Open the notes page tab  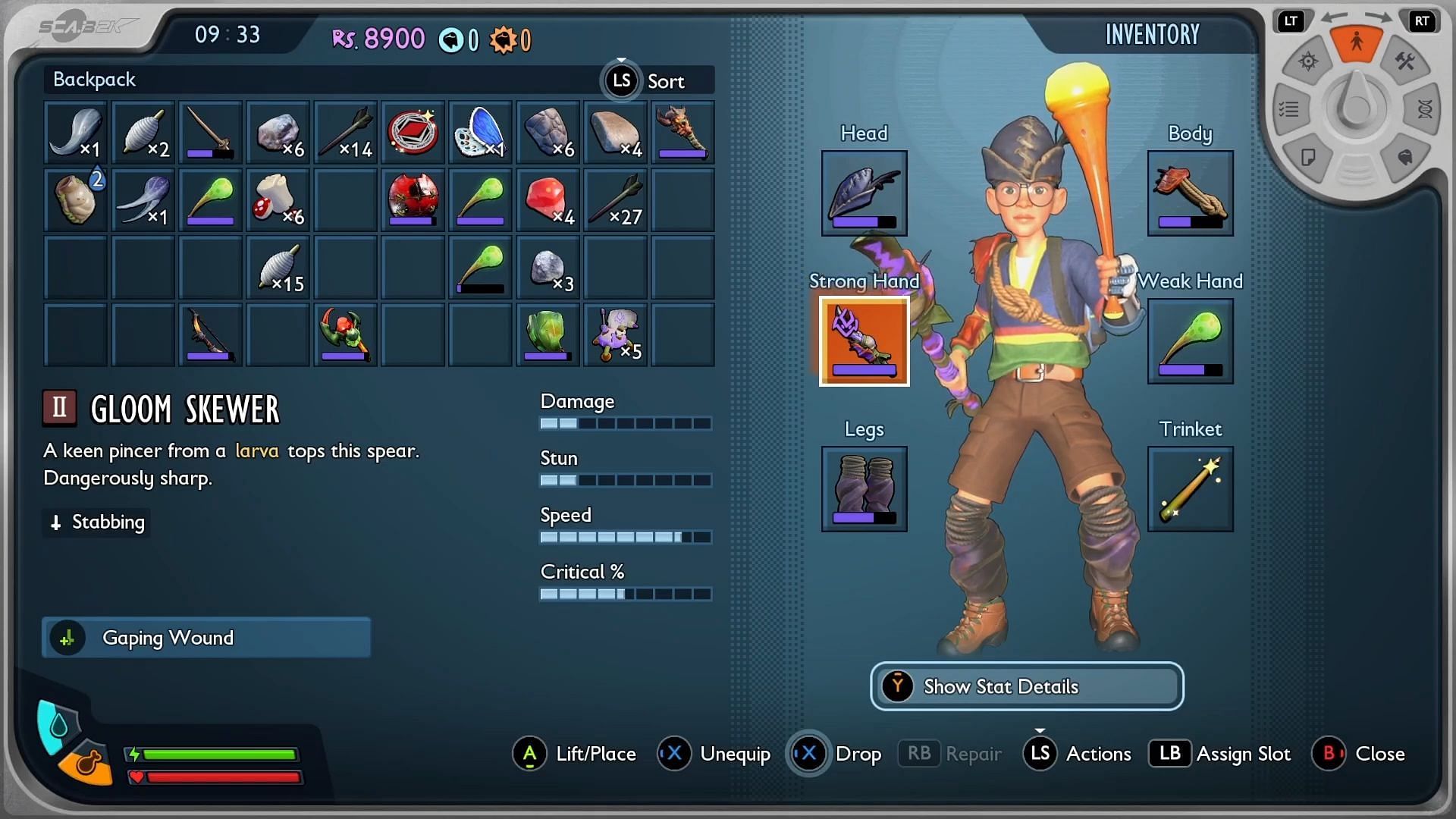pos(1308,157)
